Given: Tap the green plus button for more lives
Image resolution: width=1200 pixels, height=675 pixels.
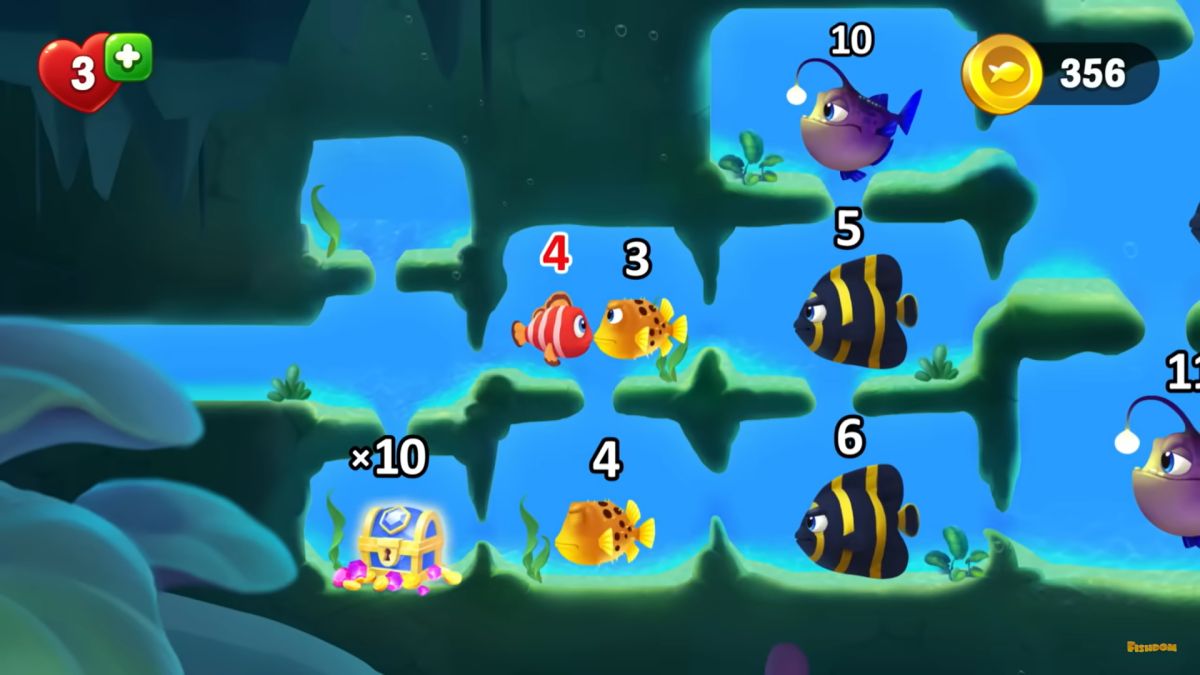Looking at the screenshot, I should [x=128, y=56].
